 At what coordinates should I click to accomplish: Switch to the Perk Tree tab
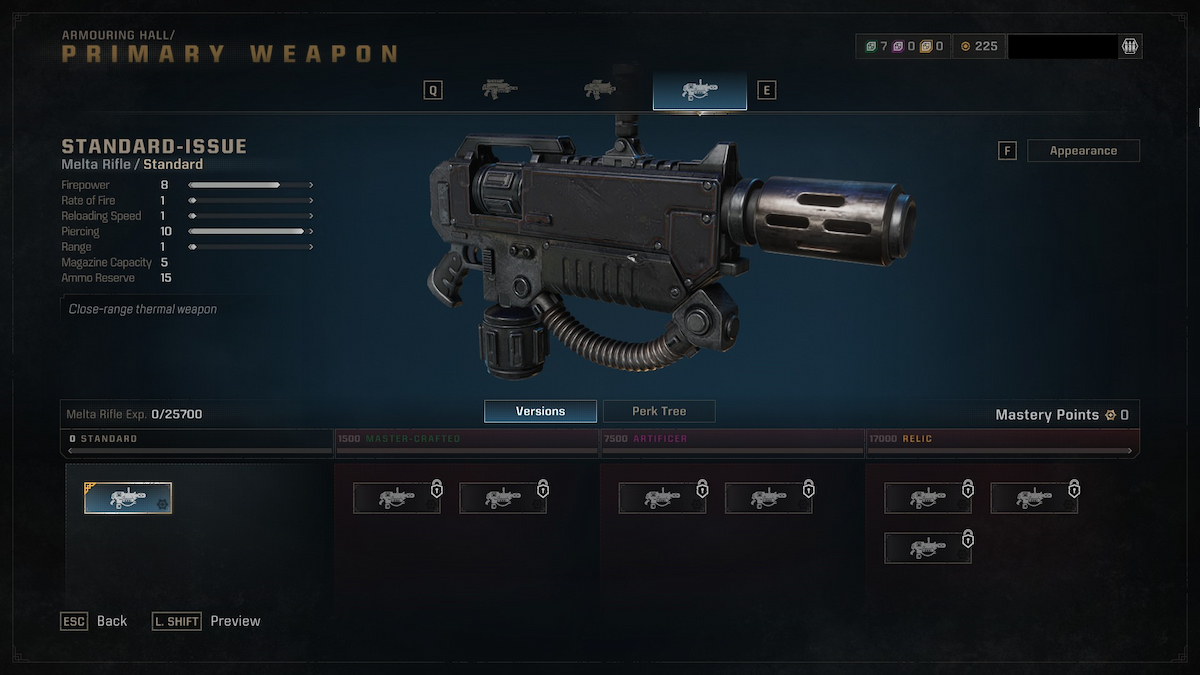pyautogui.click(x=659, y=411)
